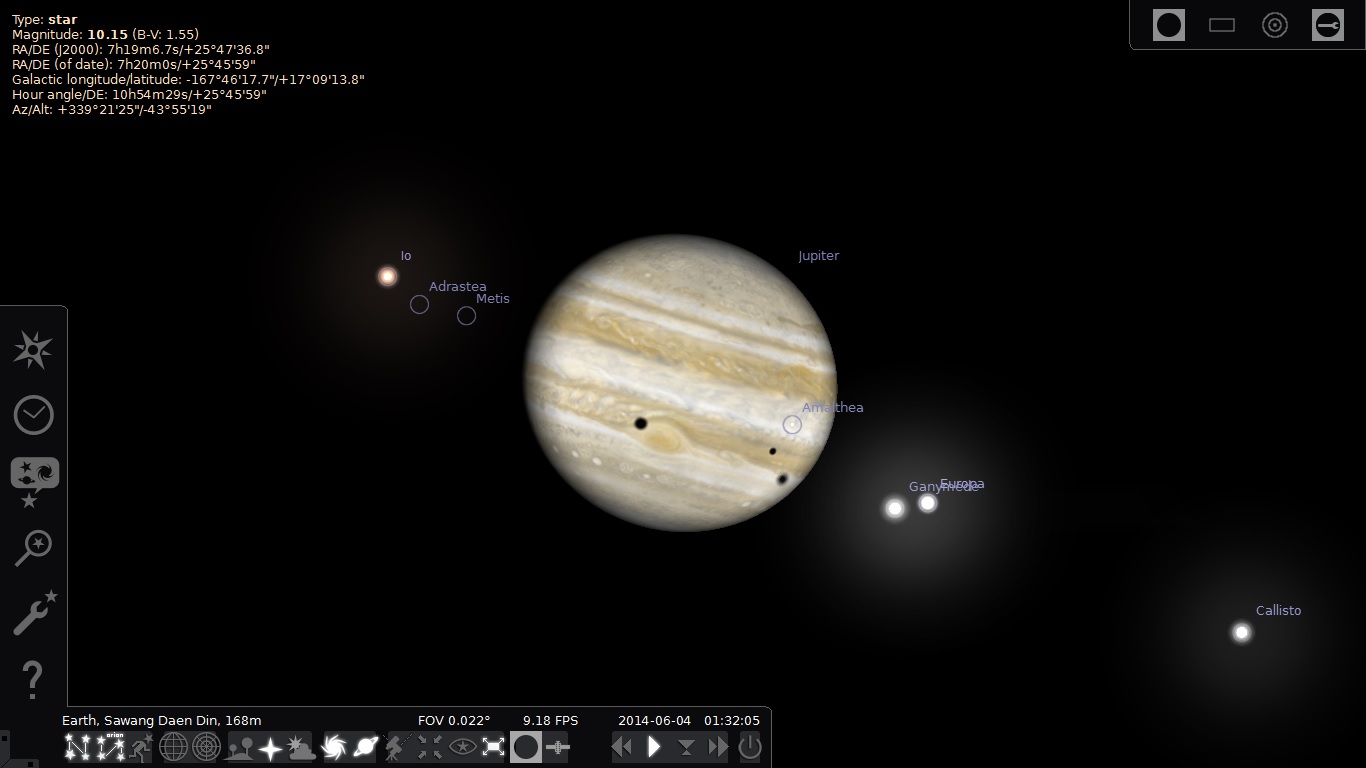Toggle full-screen mode button
The height and width of the screenshot is (768, 1366).
tap(493, 747)
